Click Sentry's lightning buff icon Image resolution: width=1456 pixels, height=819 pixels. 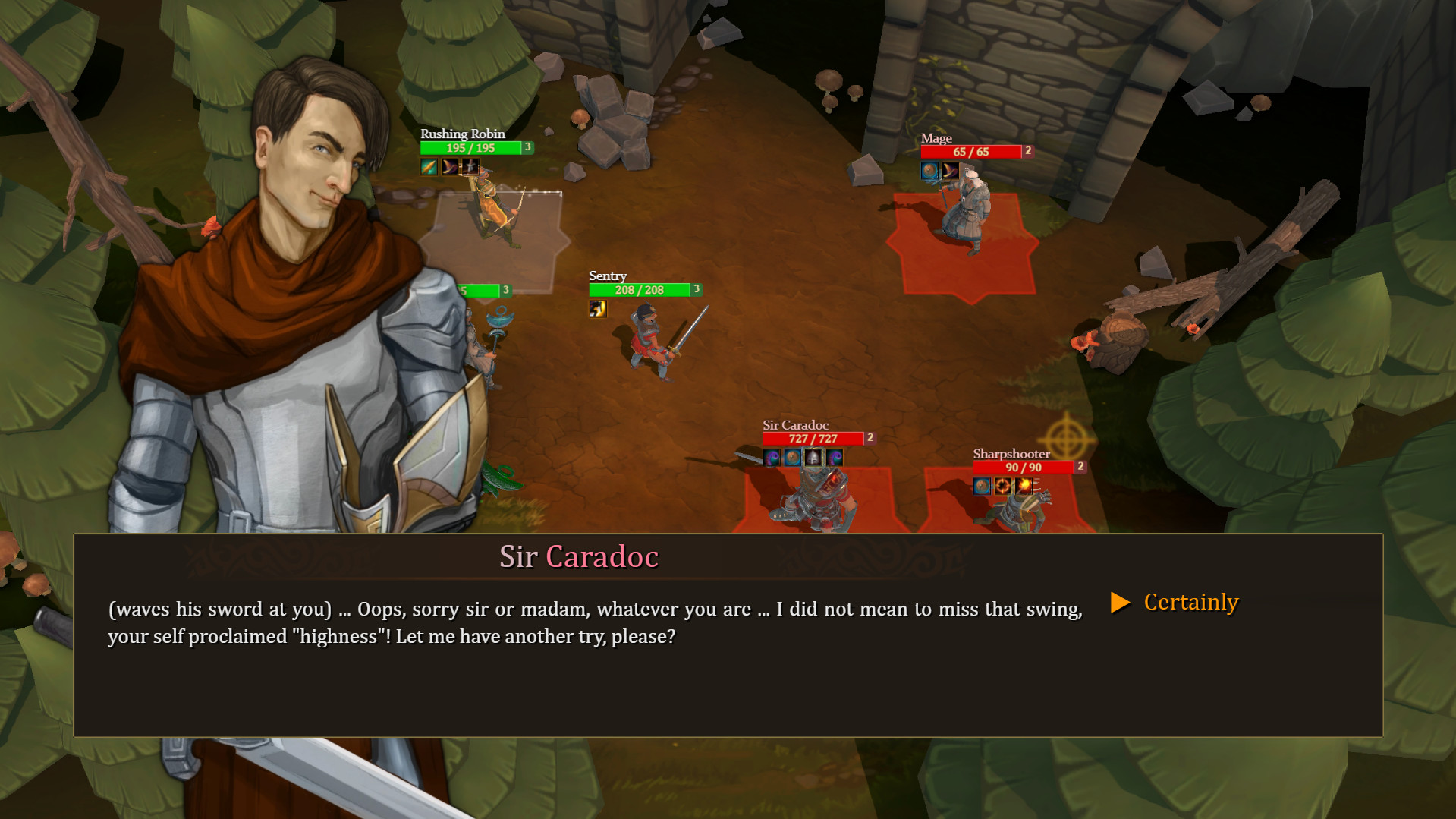597,308
